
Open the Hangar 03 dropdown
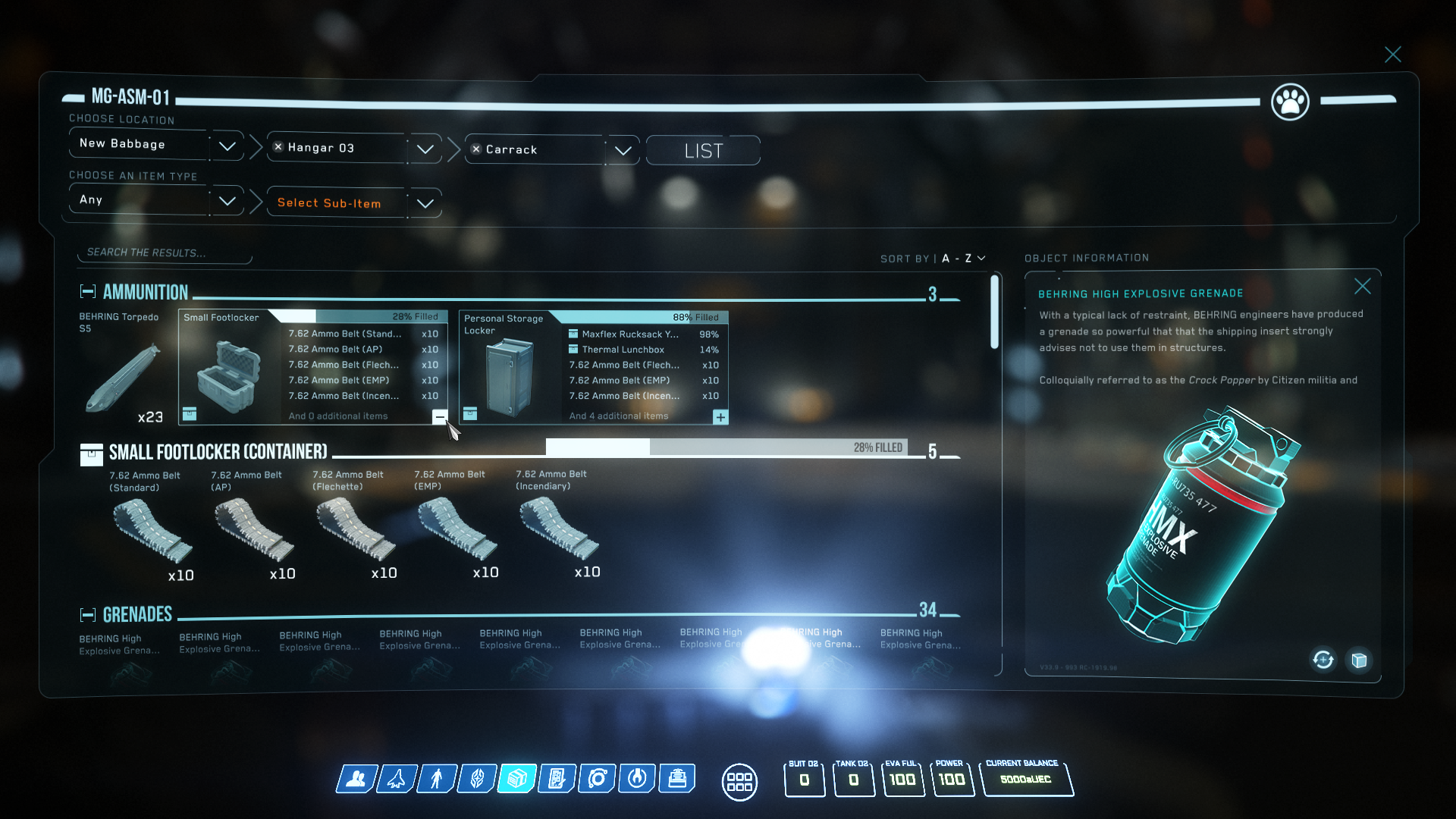pos(425,149)
